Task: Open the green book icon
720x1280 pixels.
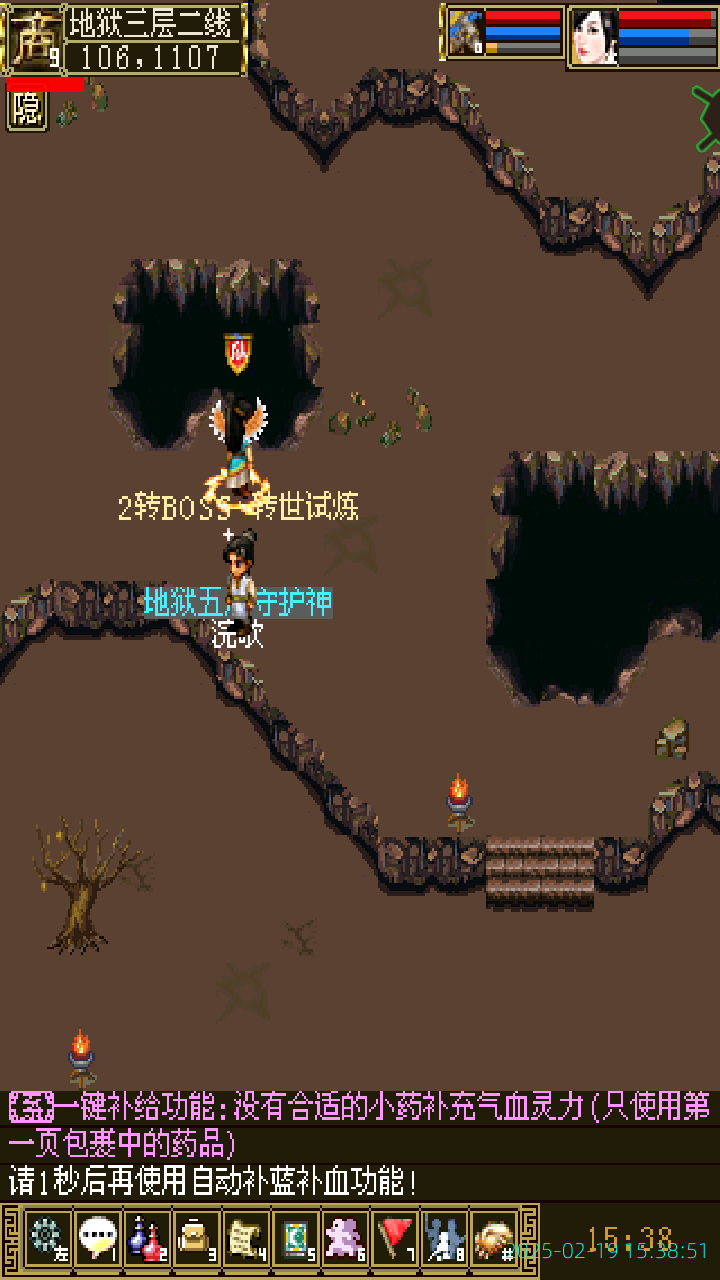Action: 296,1239
